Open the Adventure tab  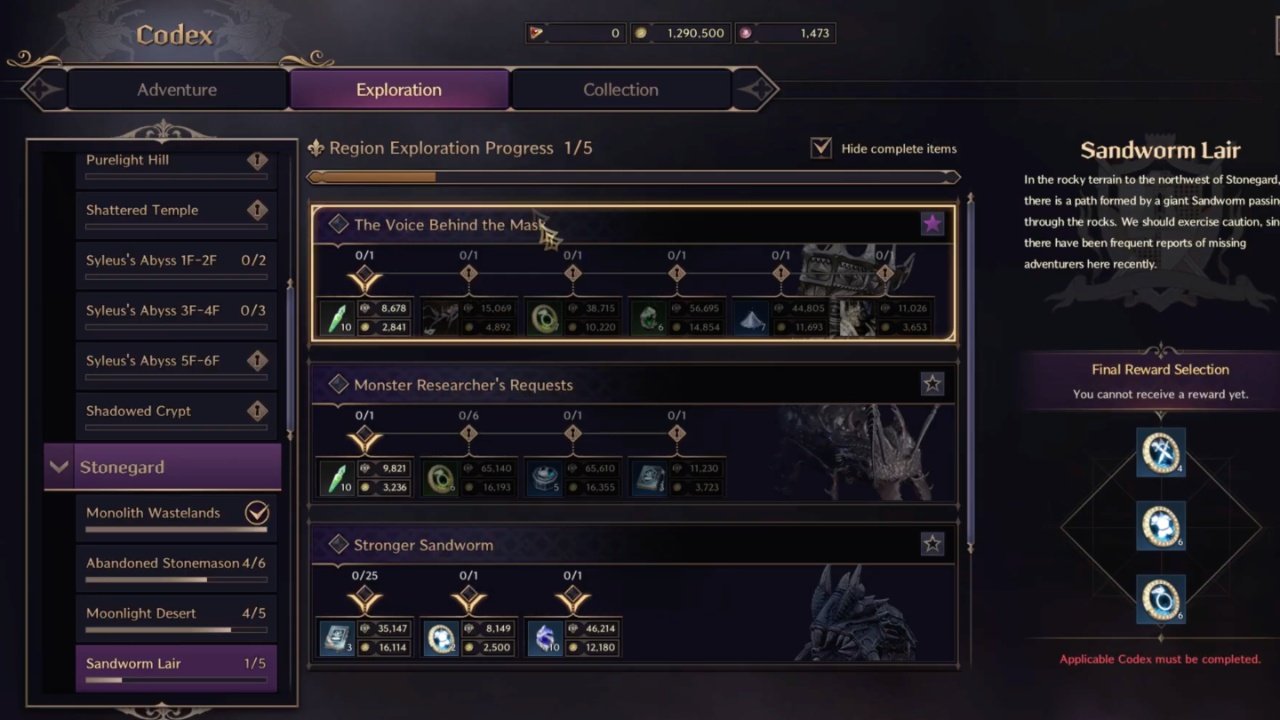click(x=177, y=89)
